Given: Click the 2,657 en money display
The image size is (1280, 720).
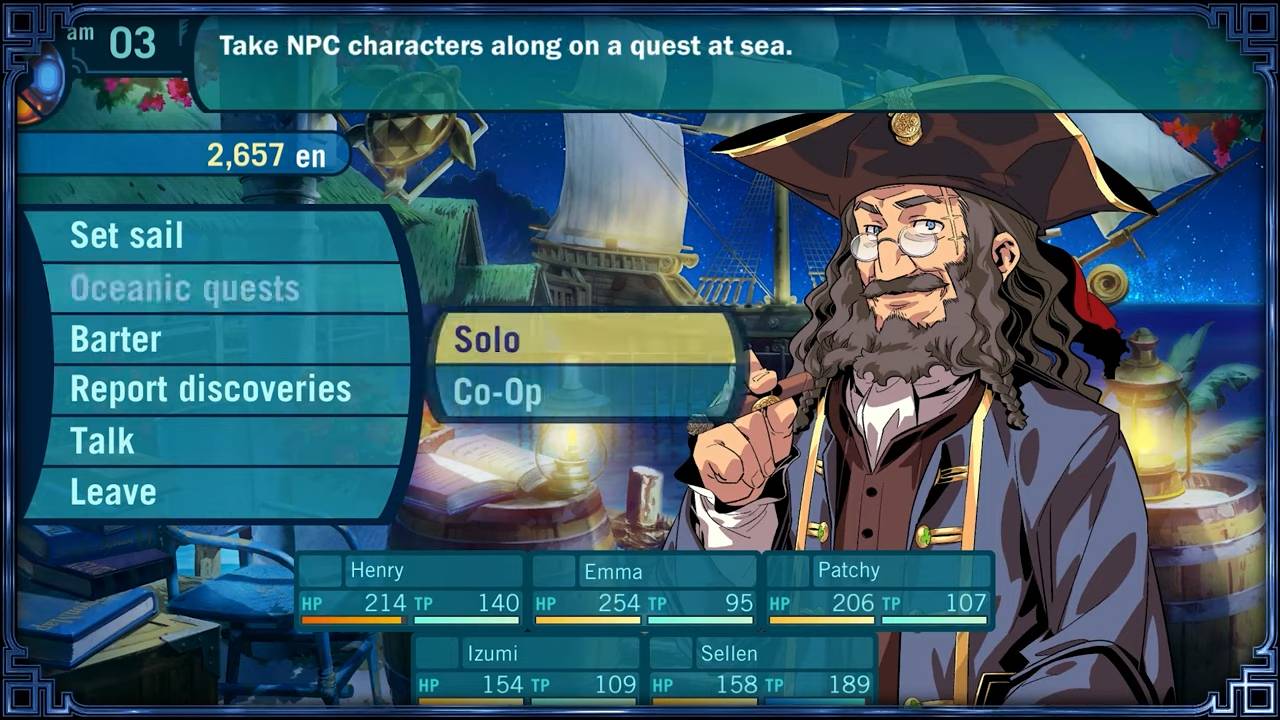Looking at the screenshot, I should tap(265, 155).
